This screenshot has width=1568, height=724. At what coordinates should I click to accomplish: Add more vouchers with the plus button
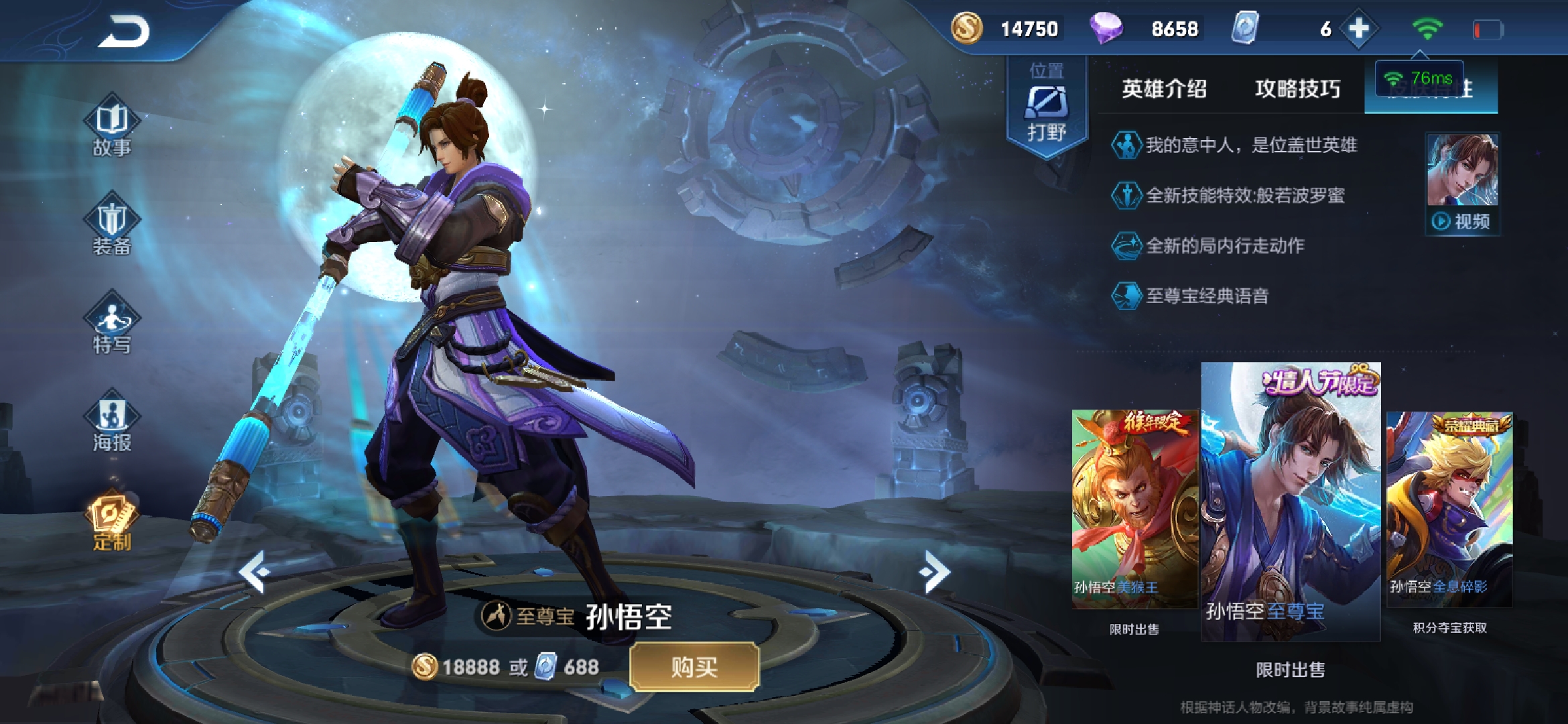coord(1358,29)
